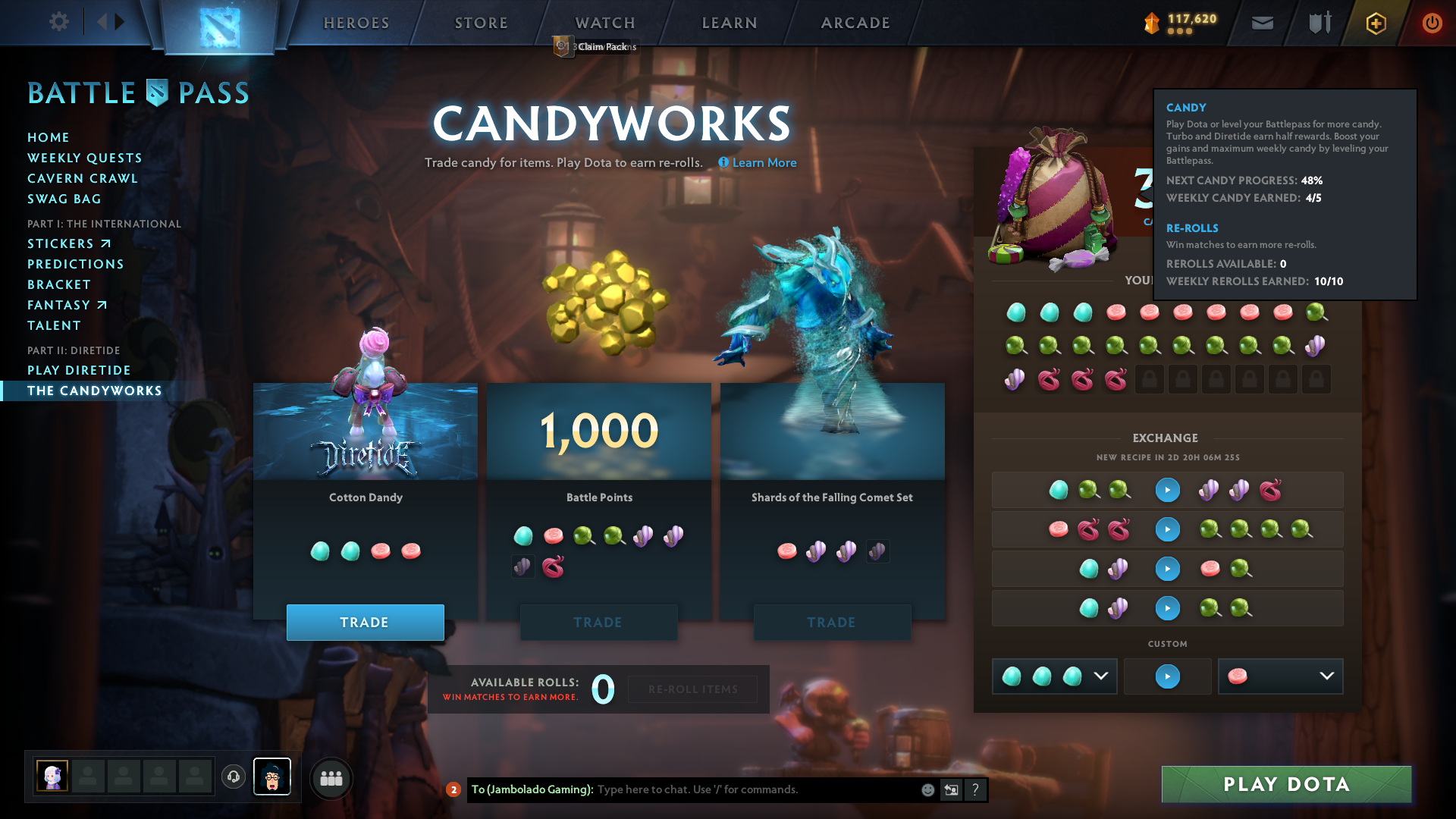Open the reward candy dropdown in custom exchange

tap(1326, 676)
